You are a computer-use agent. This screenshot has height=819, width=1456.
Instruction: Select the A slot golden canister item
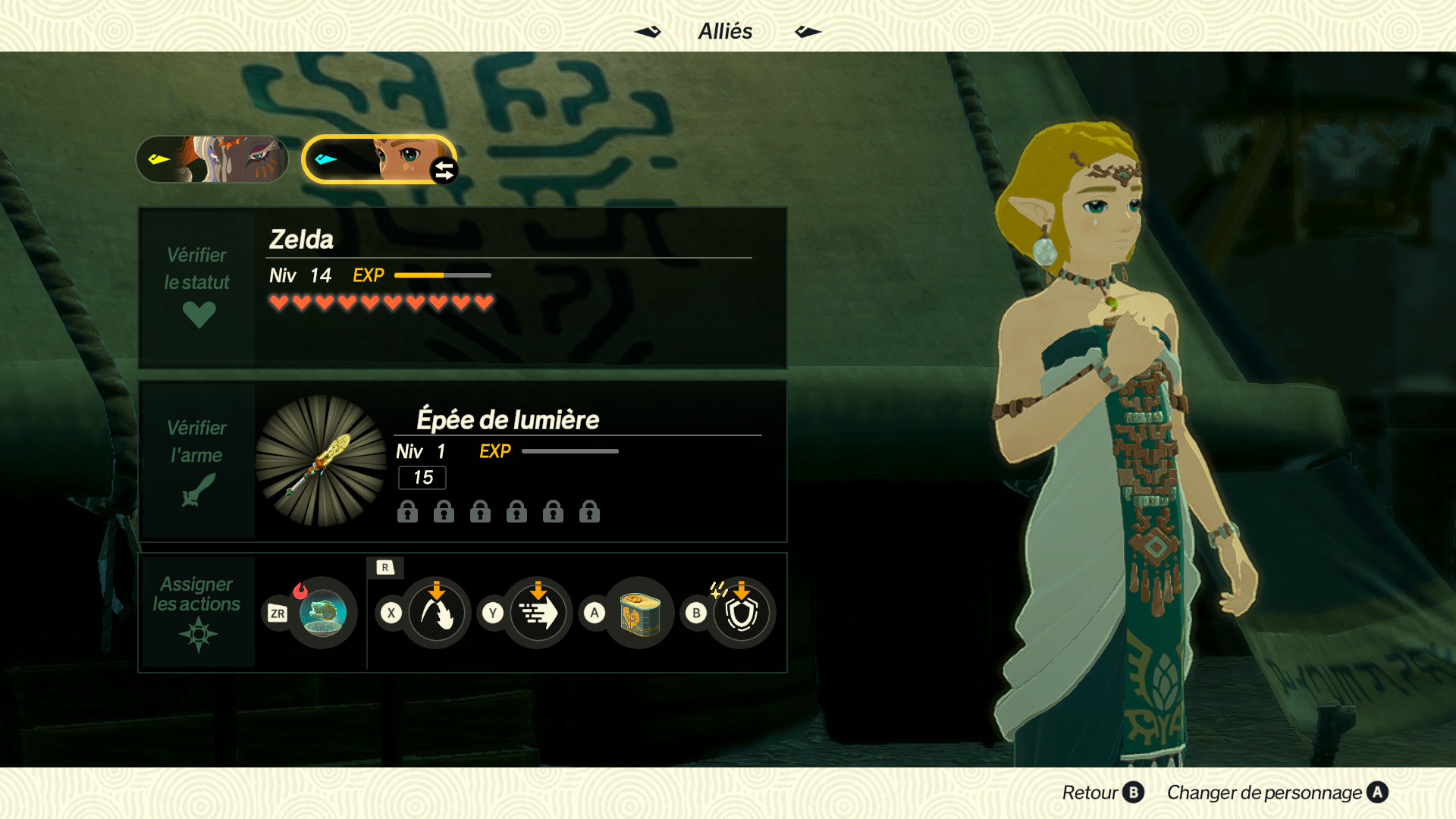point(639,613)
